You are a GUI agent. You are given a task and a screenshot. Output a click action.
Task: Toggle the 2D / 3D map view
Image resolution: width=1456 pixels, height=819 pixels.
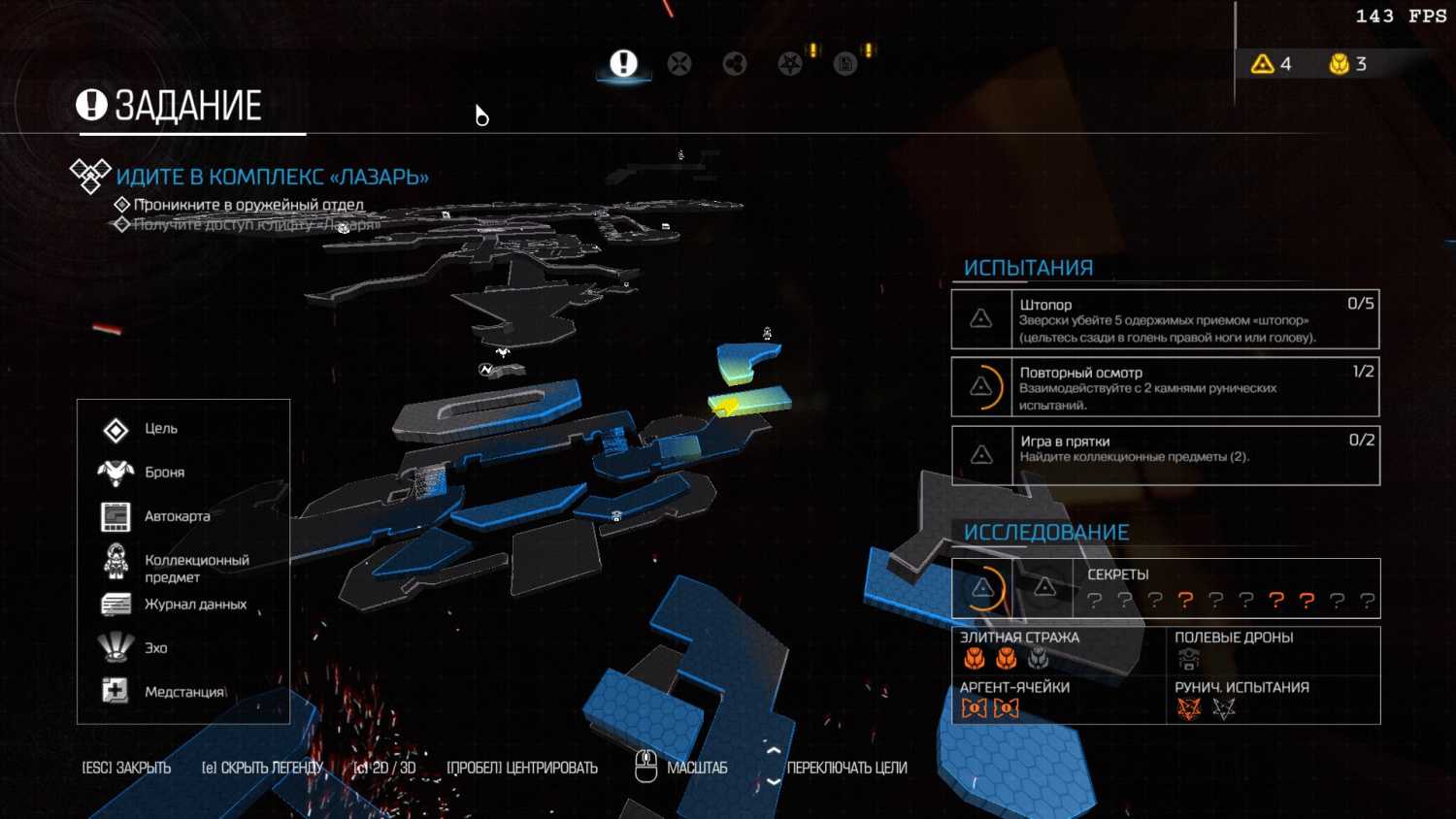(x=384, y=768)
